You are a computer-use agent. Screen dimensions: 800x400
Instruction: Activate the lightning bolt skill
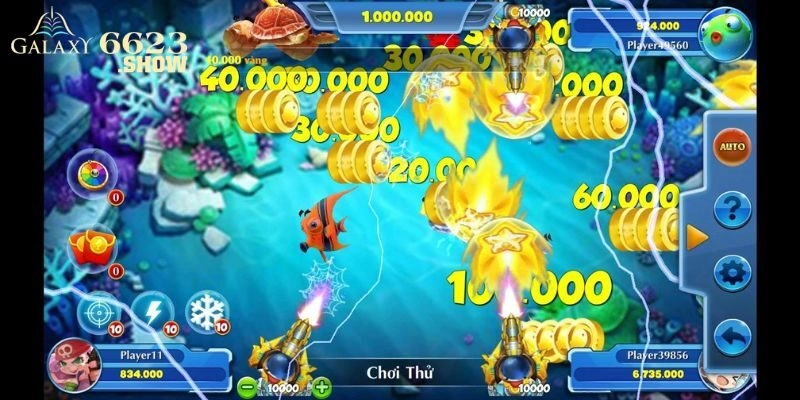tap(153, 310)
